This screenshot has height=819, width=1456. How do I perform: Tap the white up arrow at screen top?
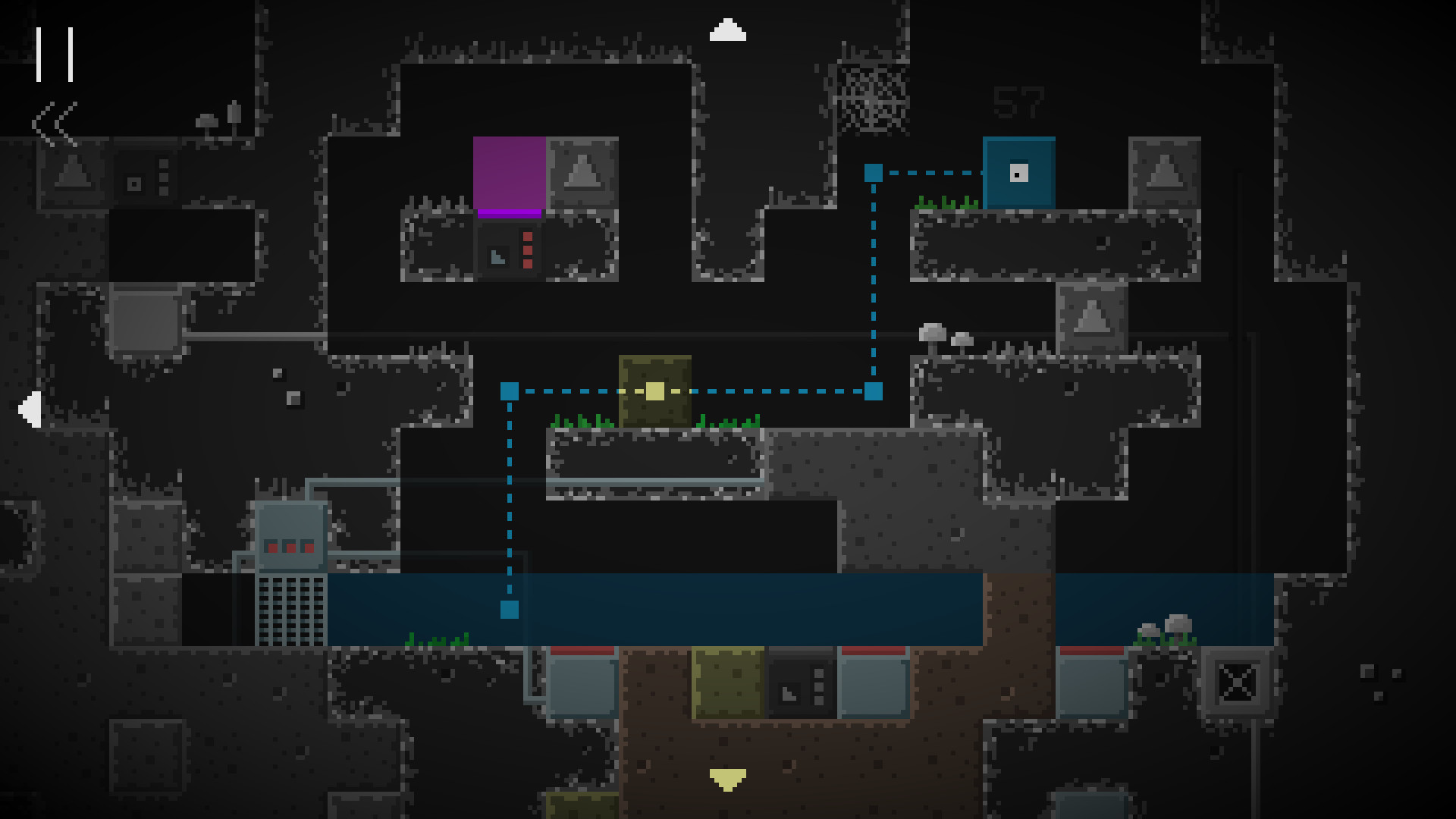click(729, 30)
